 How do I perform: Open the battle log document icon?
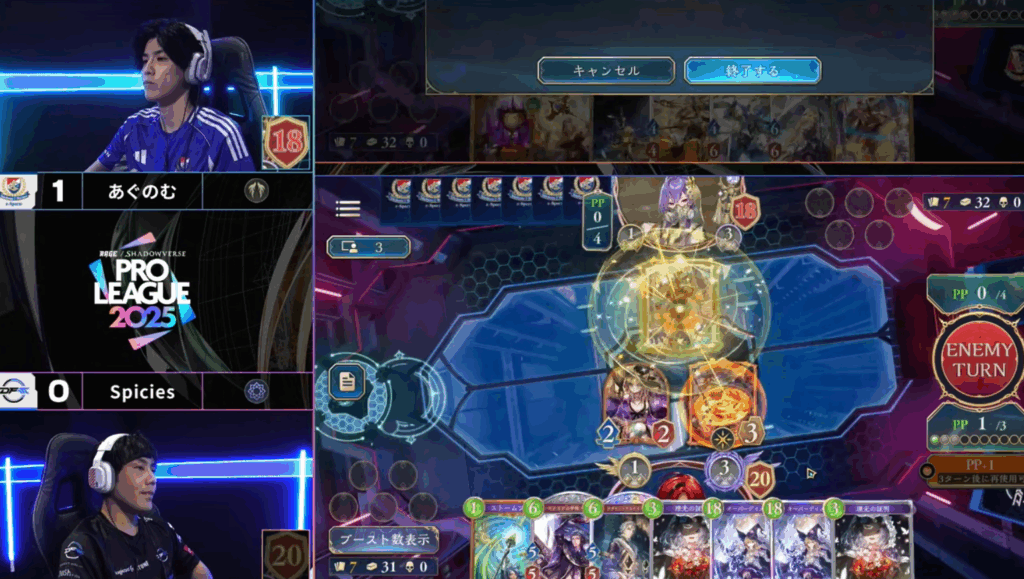click(x=346, y=380)
